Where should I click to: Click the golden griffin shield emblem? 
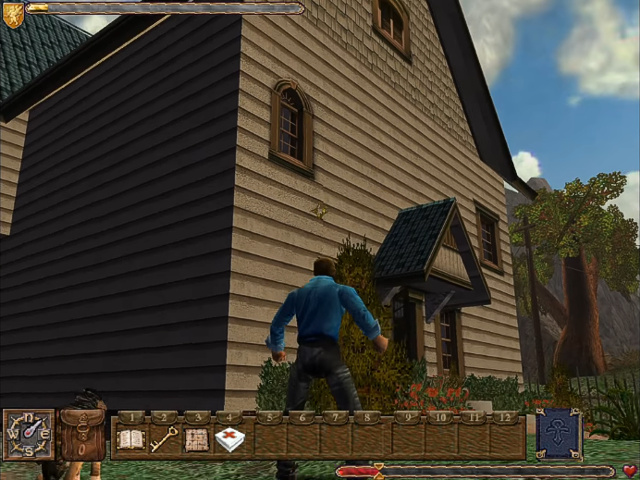point(13,13)
